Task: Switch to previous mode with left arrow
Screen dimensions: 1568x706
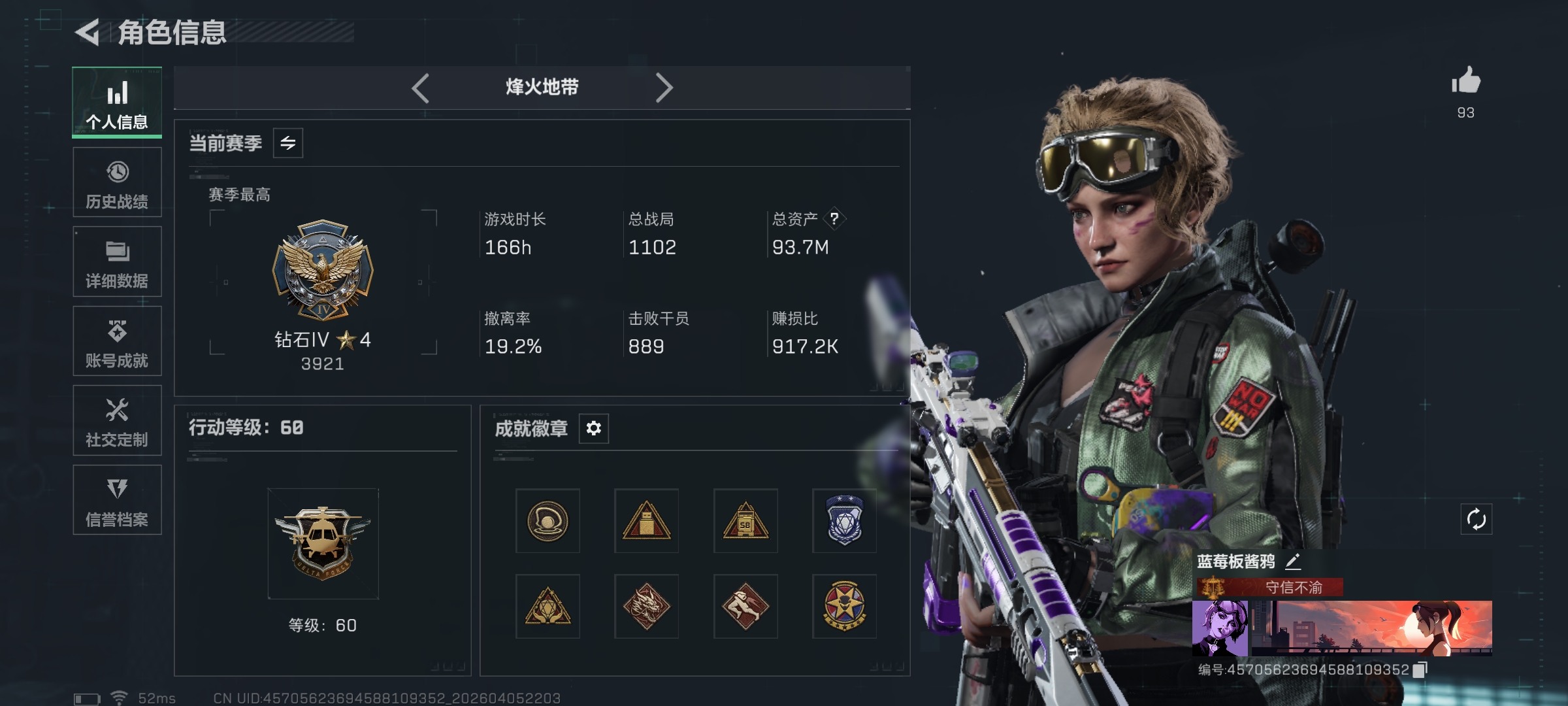Action: 421,88
